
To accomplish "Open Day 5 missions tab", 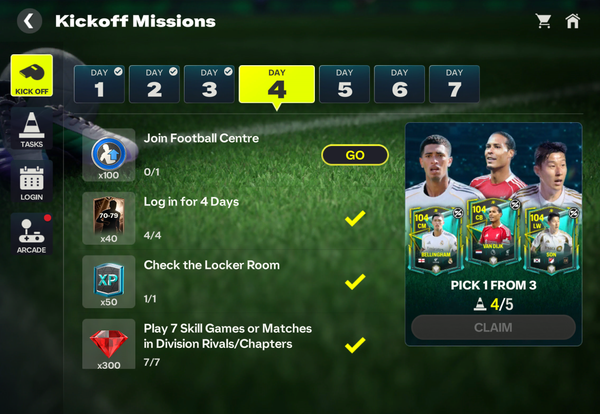I will tap(344, 84).
